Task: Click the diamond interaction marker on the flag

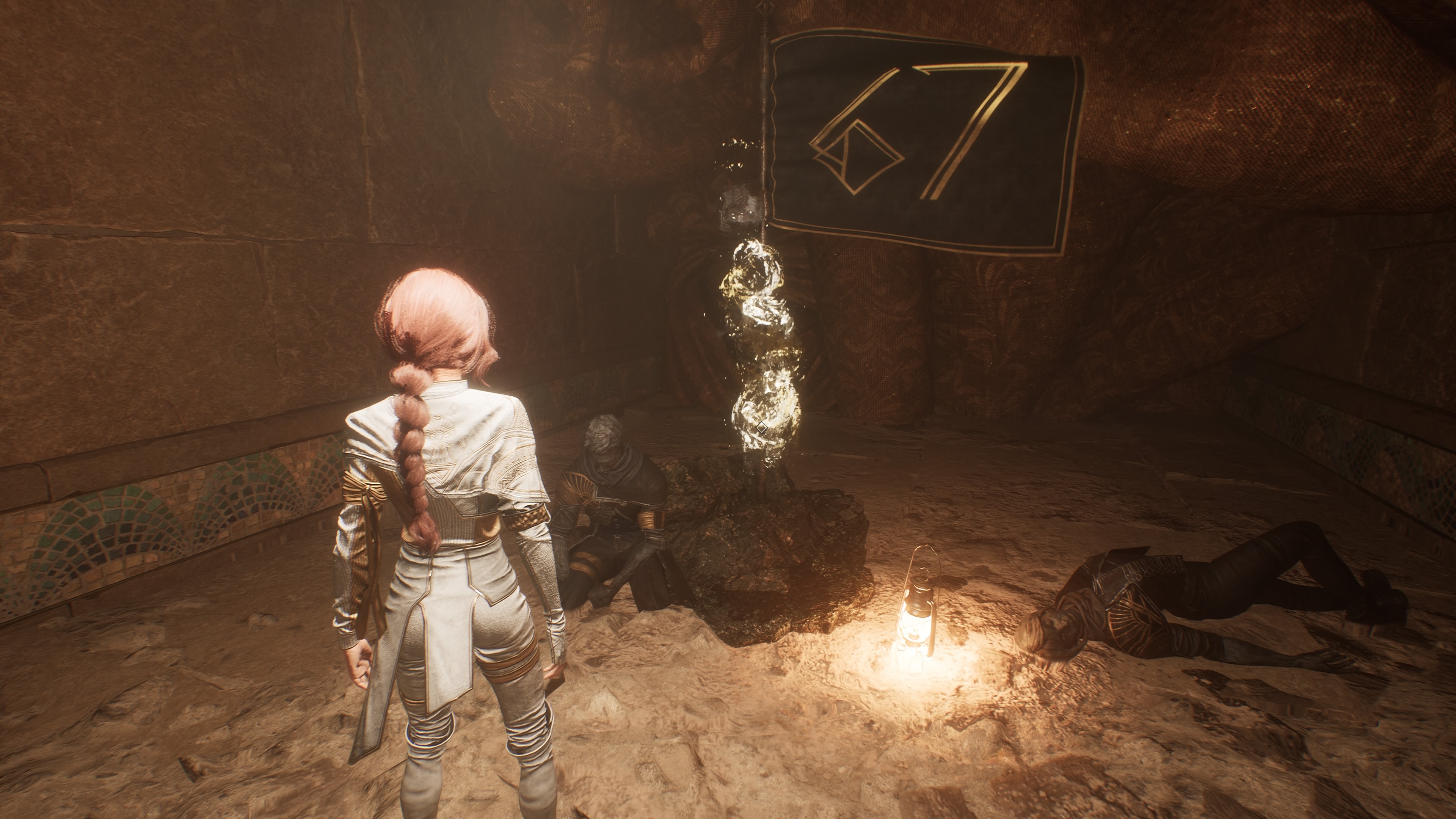Action: [x=762, y=427]
